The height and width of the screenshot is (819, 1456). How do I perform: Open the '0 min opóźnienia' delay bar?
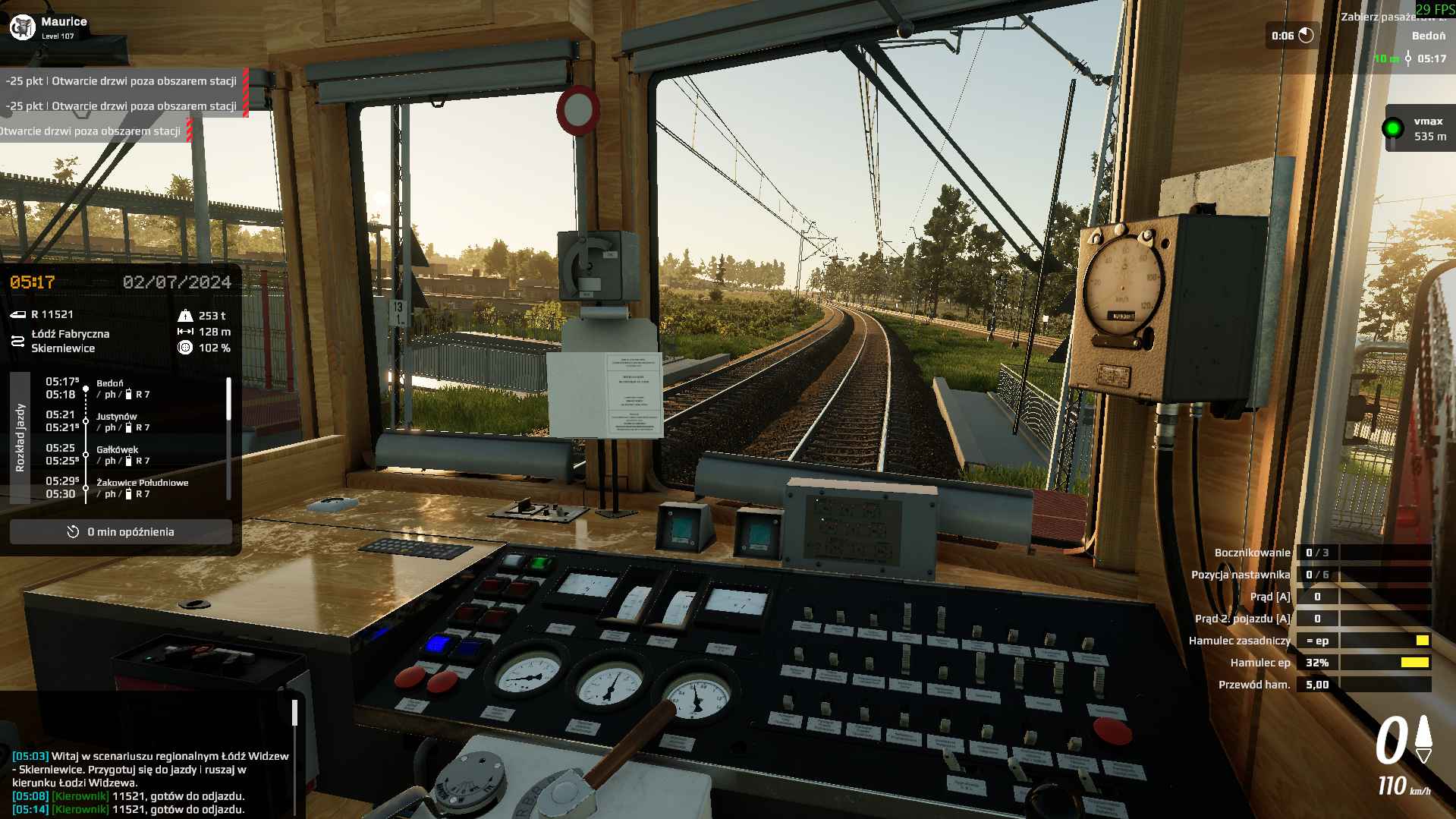tap(121, 532)
